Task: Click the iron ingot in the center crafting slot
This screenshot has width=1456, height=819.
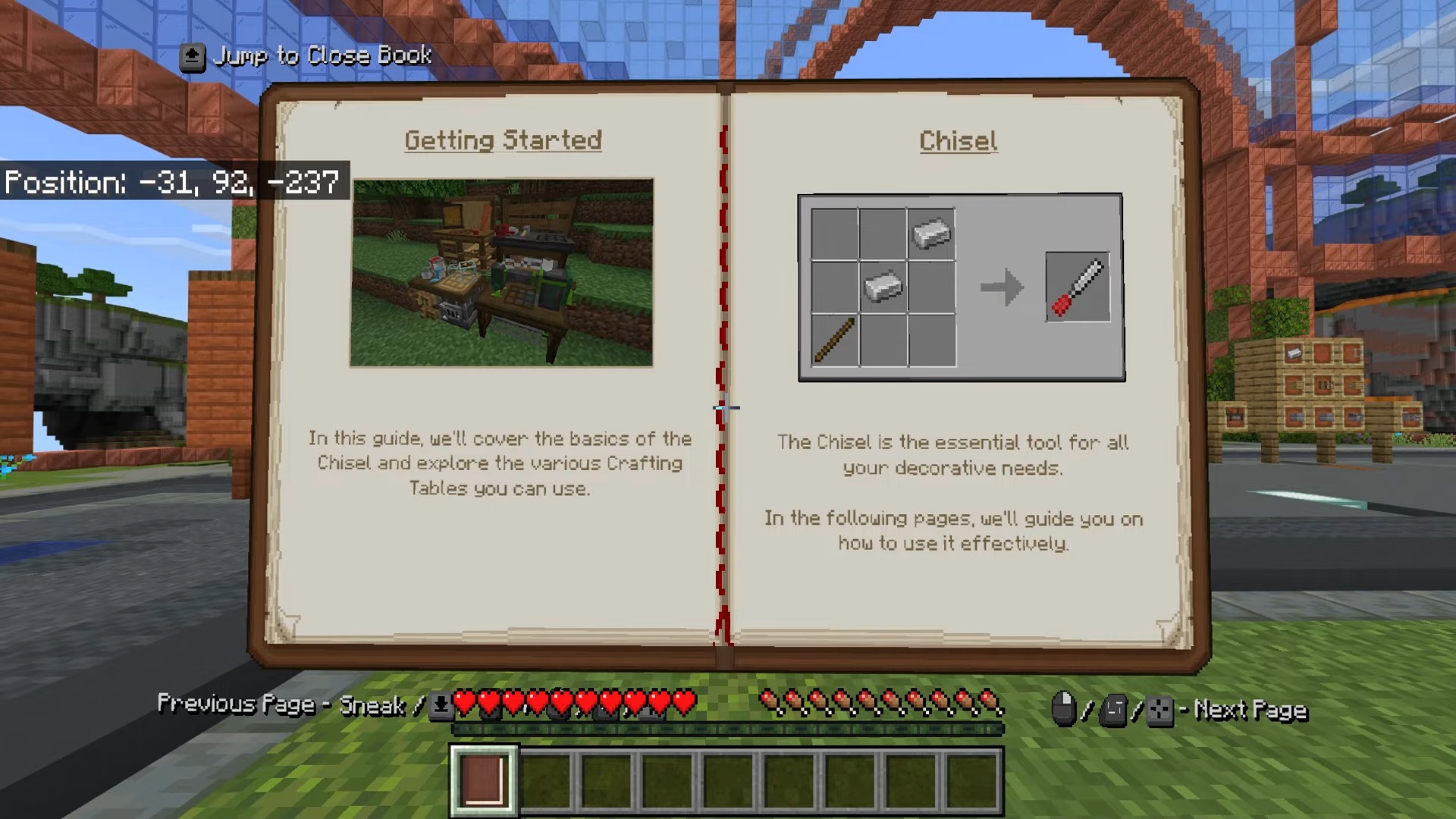Action: [x=882, y=287]
